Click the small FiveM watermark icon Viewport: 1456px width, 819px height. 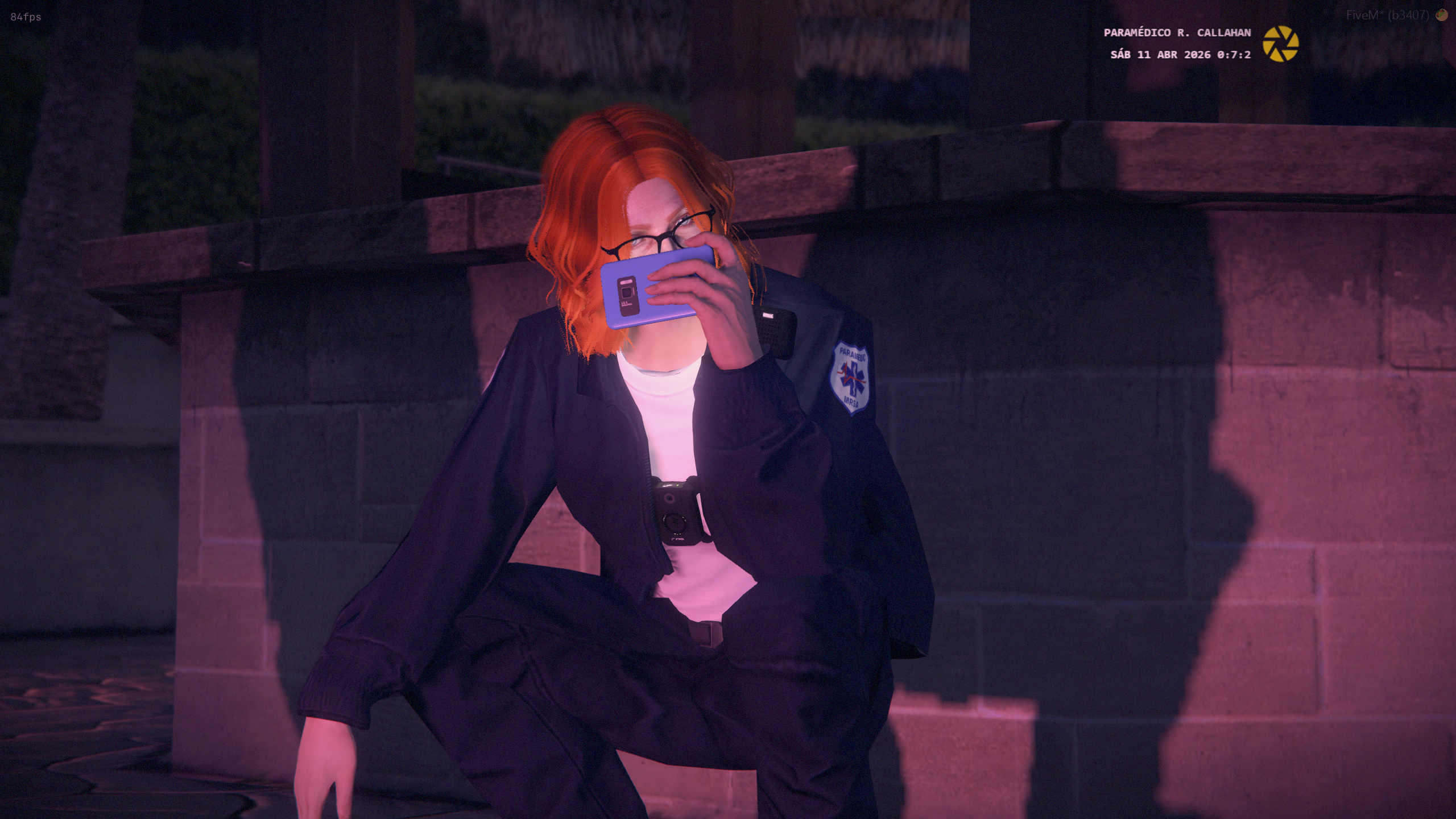(x=1441, y=15)
